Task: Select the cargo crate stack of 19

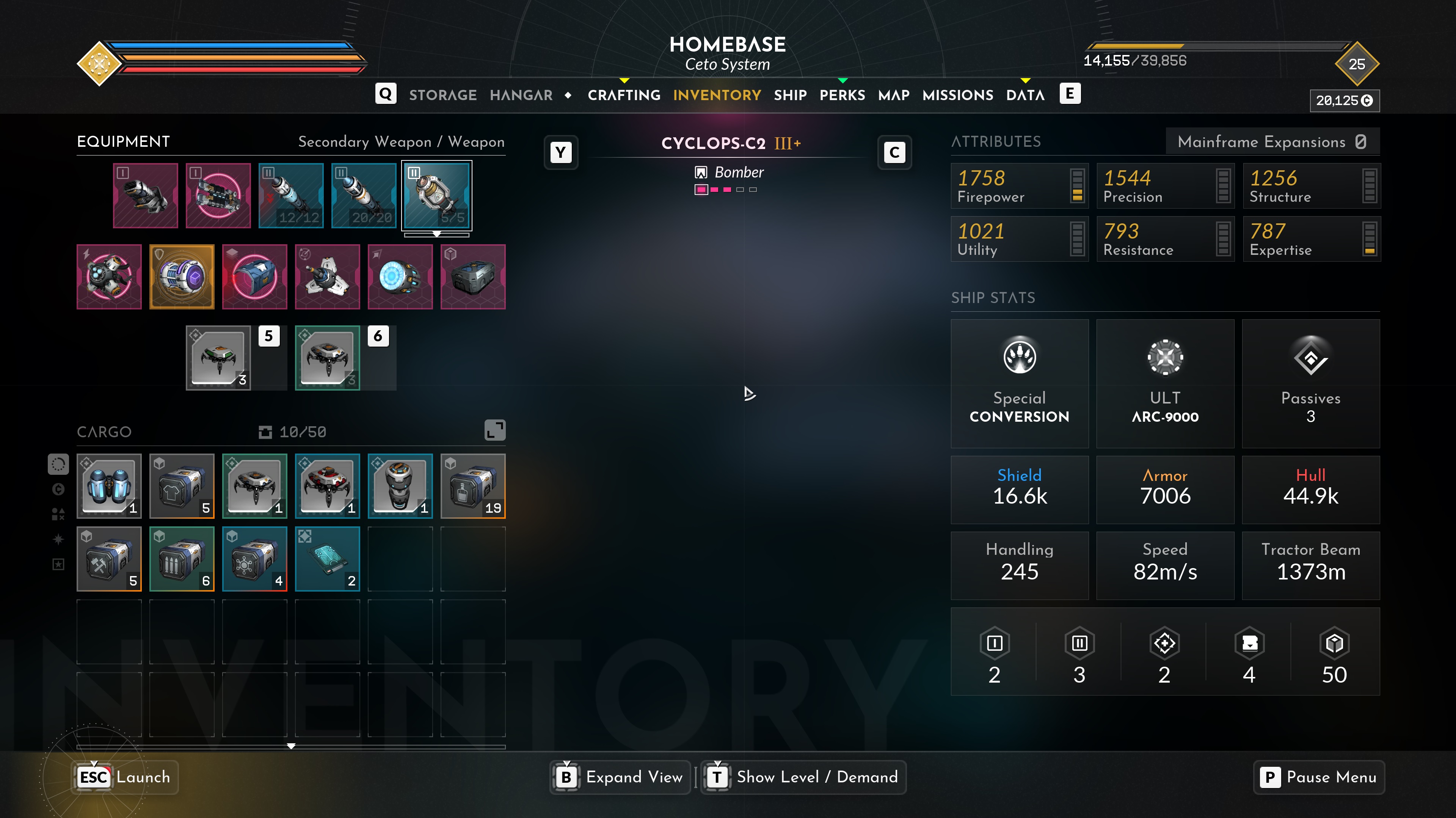Action: pos(473,486)
